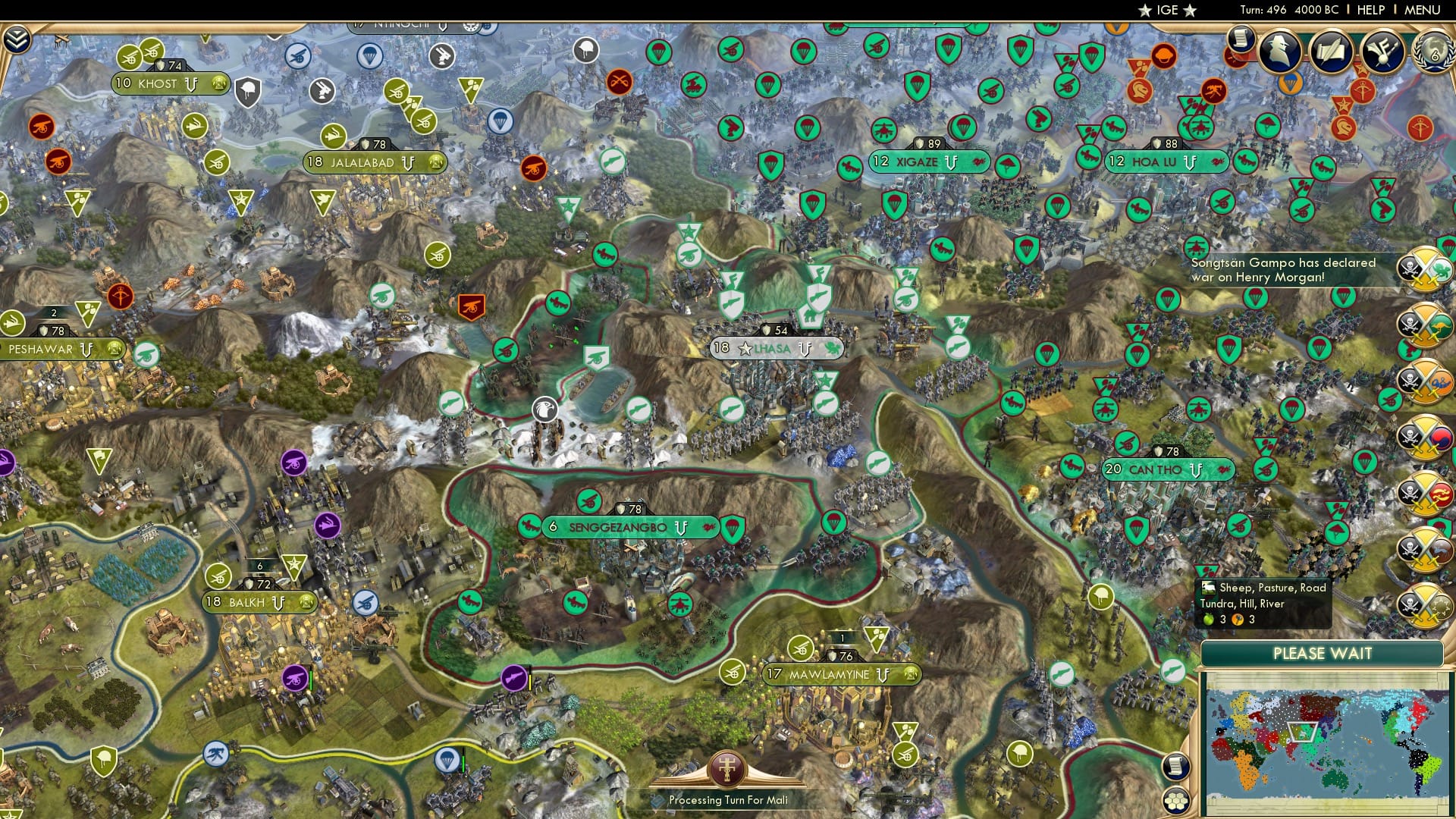Click the scroll icon next to the minimap

(x=1176, y=767)
